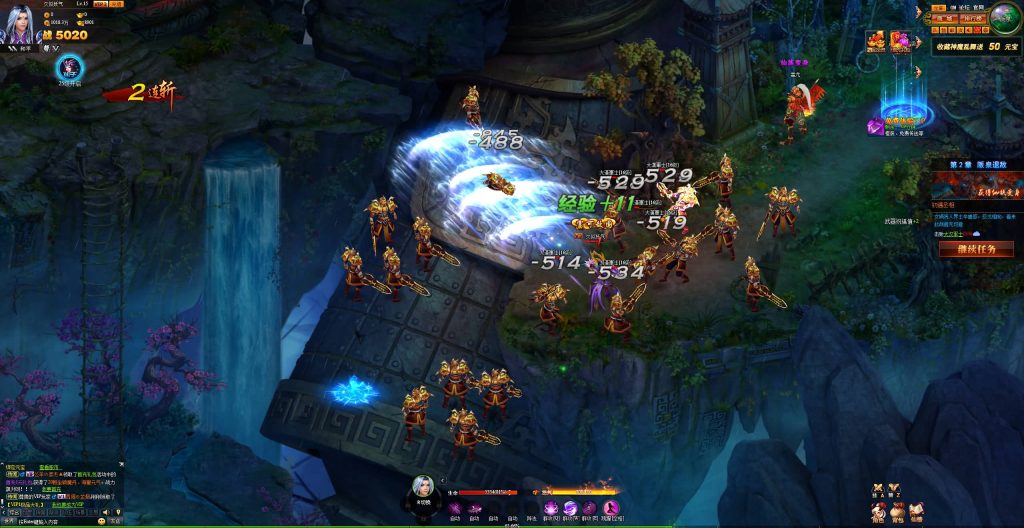Click the bottom skill bar character portrait

(424, 488)
